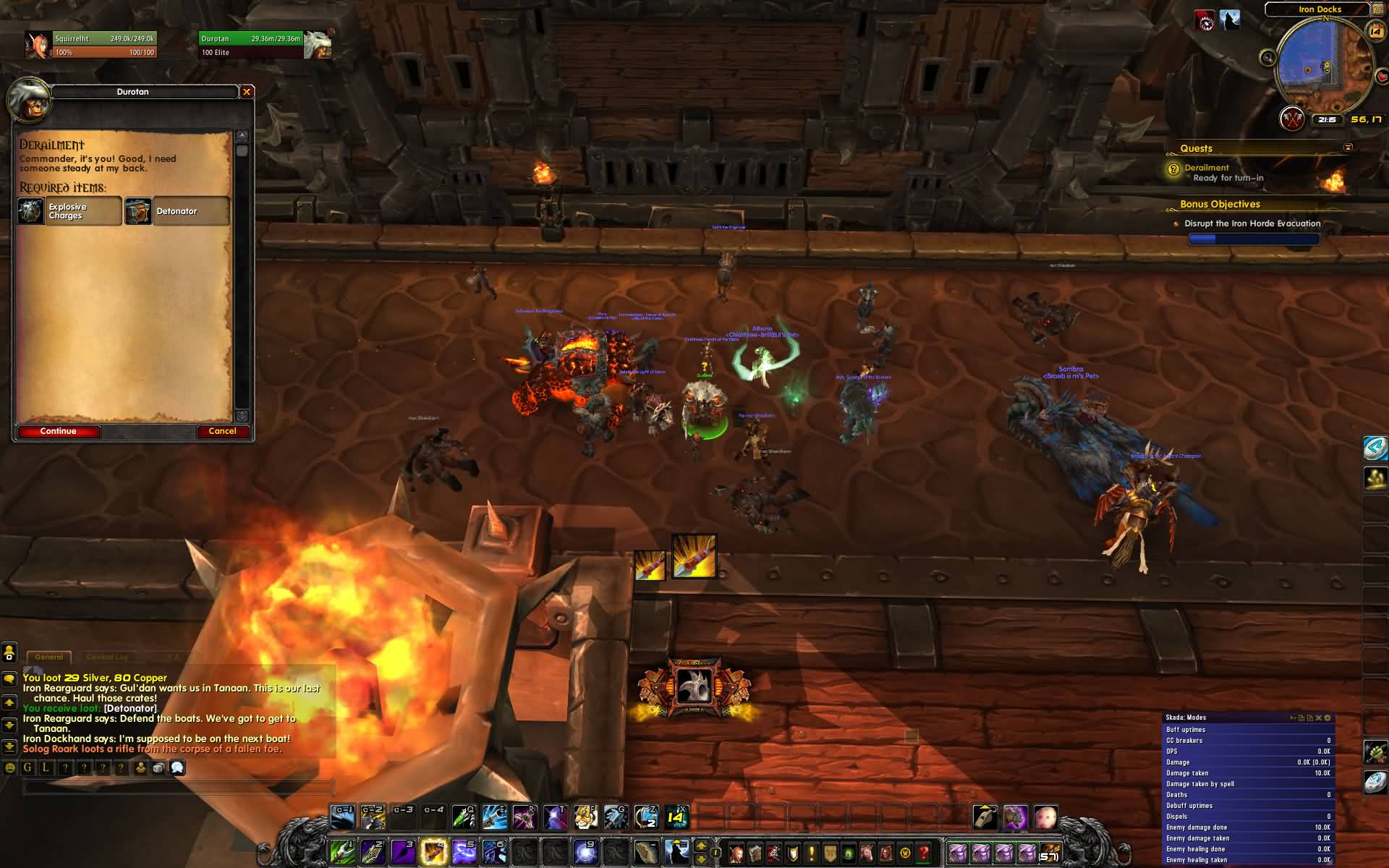Viewport: 1389px width, 868px height.
Task: Cancel the Durotan quest dialog
Action: point(223,431)
